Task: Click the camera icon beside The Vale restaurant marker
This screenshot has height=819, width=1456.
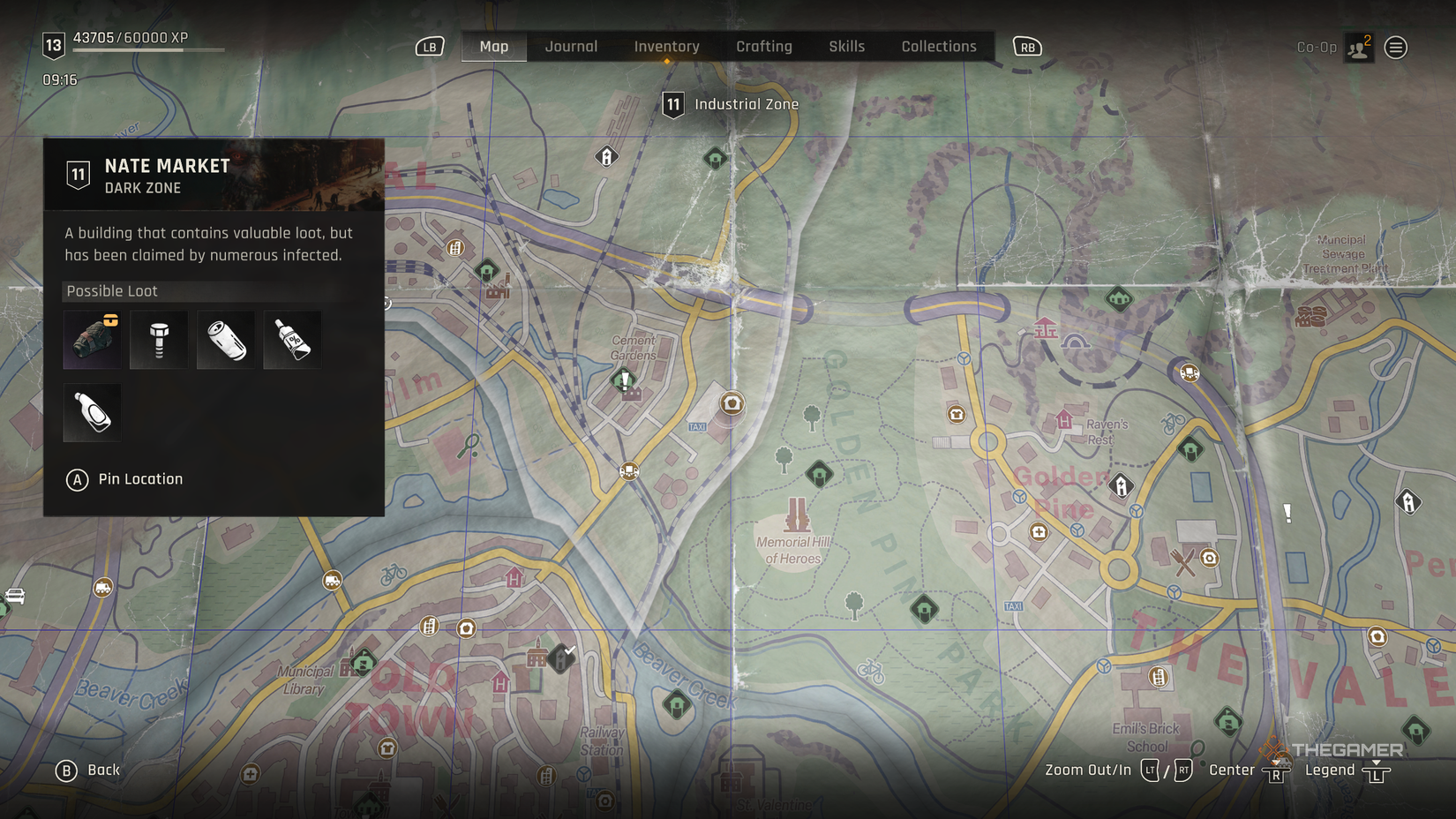Action: point(1209,558)
